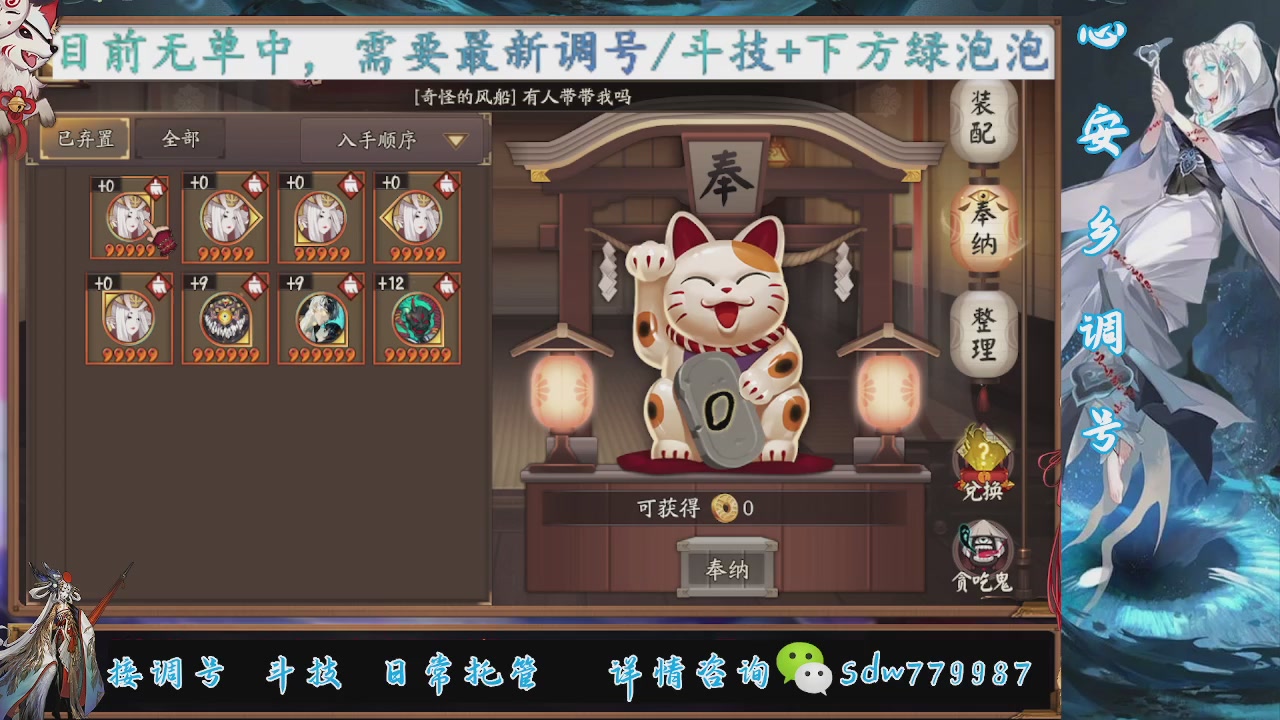Image resolution: width=1280 pixels, height=720 pixels.
Task: Click the +9 soul with blue character art
Action: coord(321,318)
